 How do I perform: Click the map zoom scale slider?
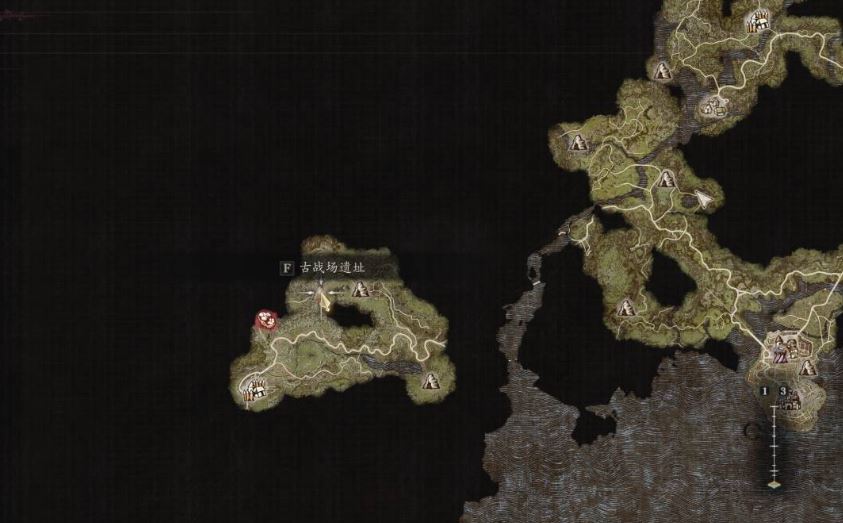click(773, 440)
